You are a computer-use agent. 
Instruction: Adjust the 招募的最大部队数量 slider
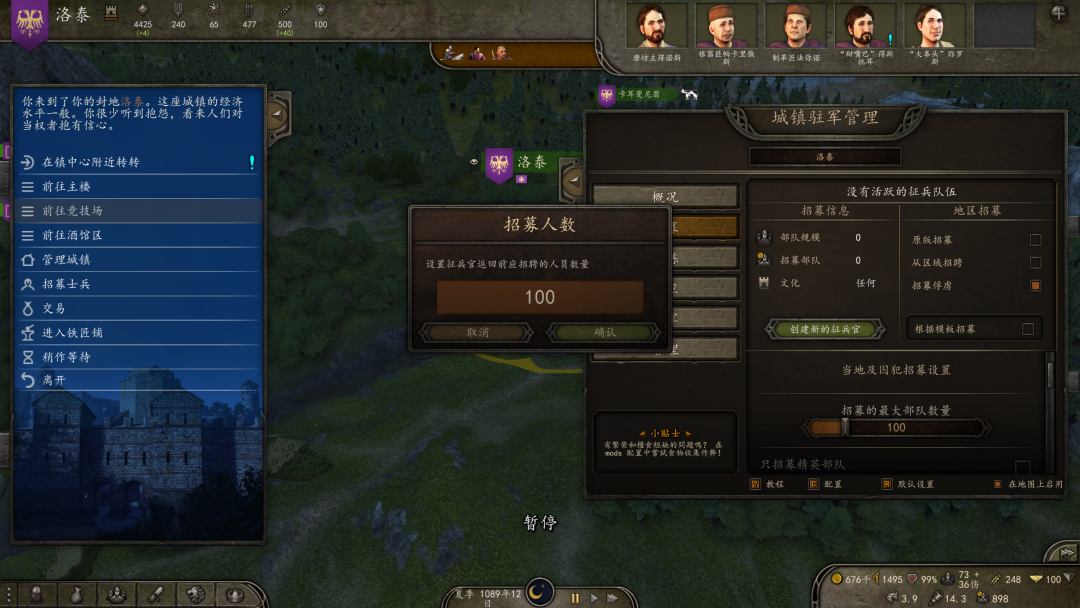(x=845, y=427)
